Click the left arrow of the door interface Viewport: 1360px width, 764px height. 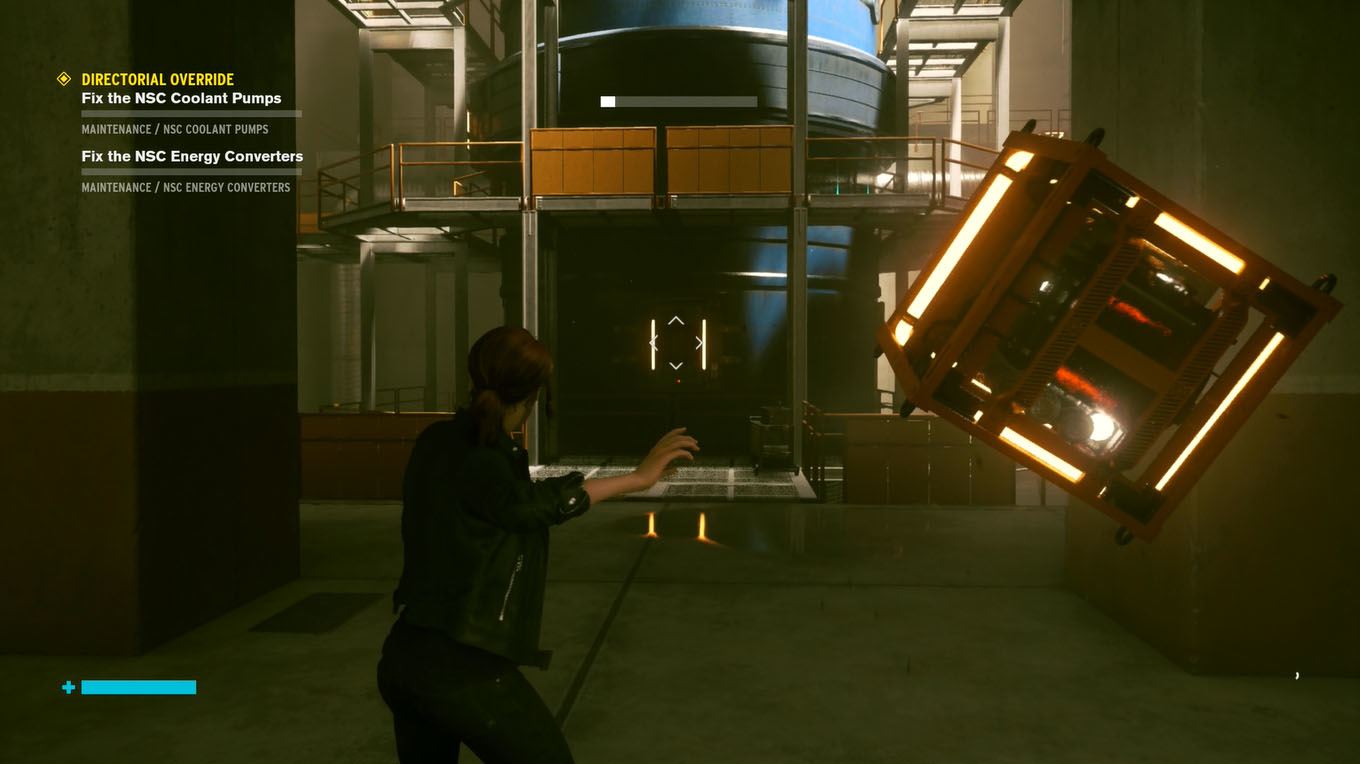click(x=653, y=342)
